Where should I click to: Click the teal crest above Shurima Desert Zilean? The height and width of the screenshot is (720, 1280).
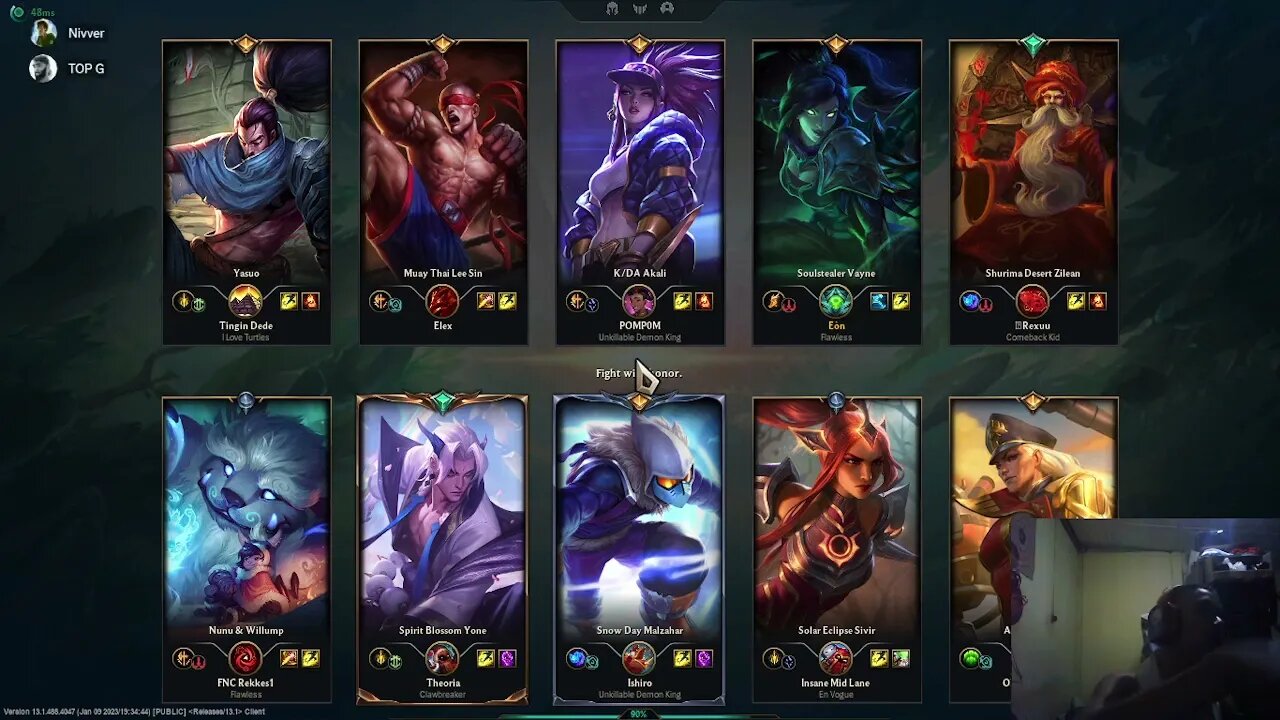(x=1033, y=42)
